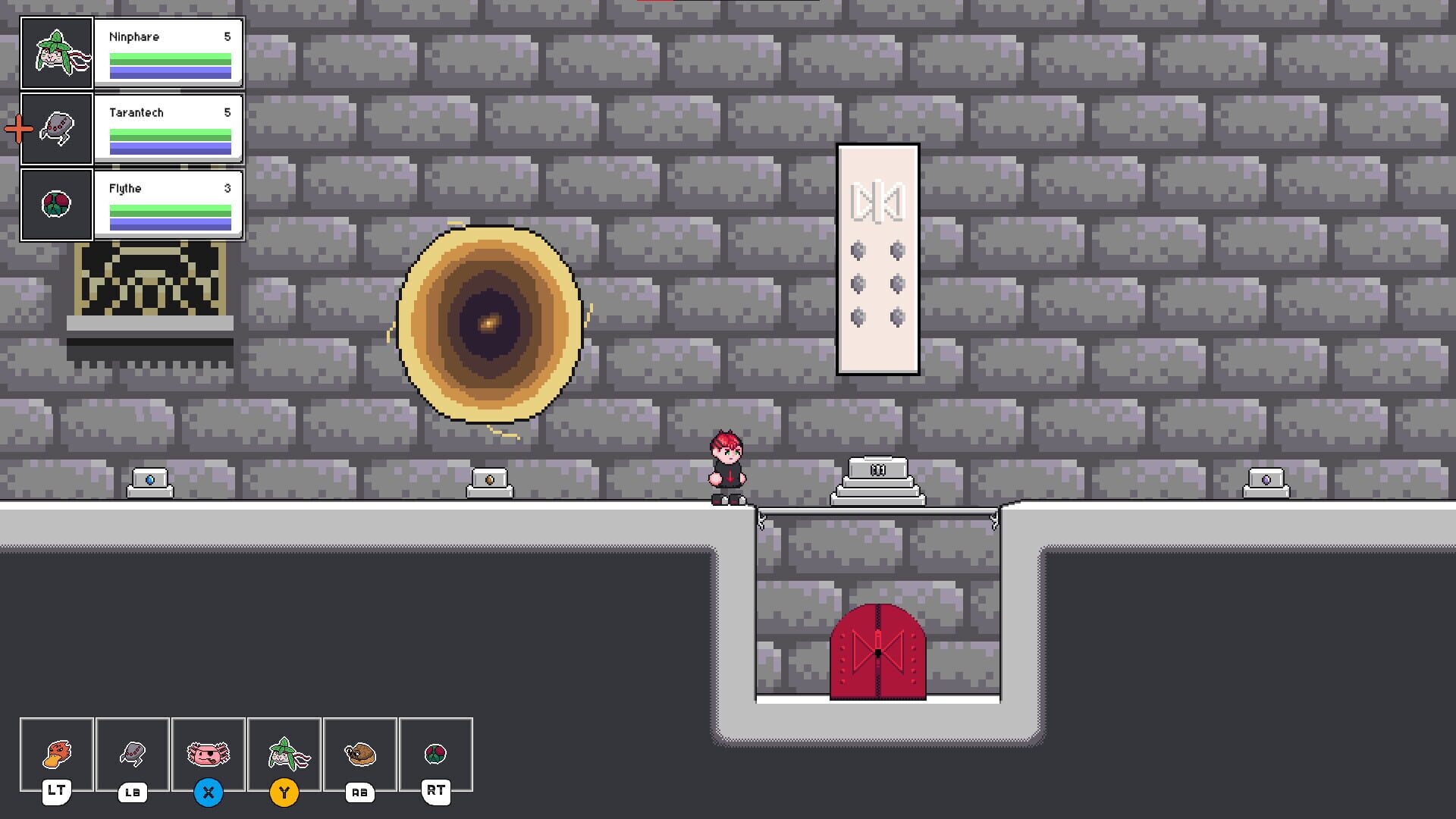The height and width of the screenshot is (819, 1456).
Task: Select the spider drone icon on the LB slot
Action: (133, 754)
